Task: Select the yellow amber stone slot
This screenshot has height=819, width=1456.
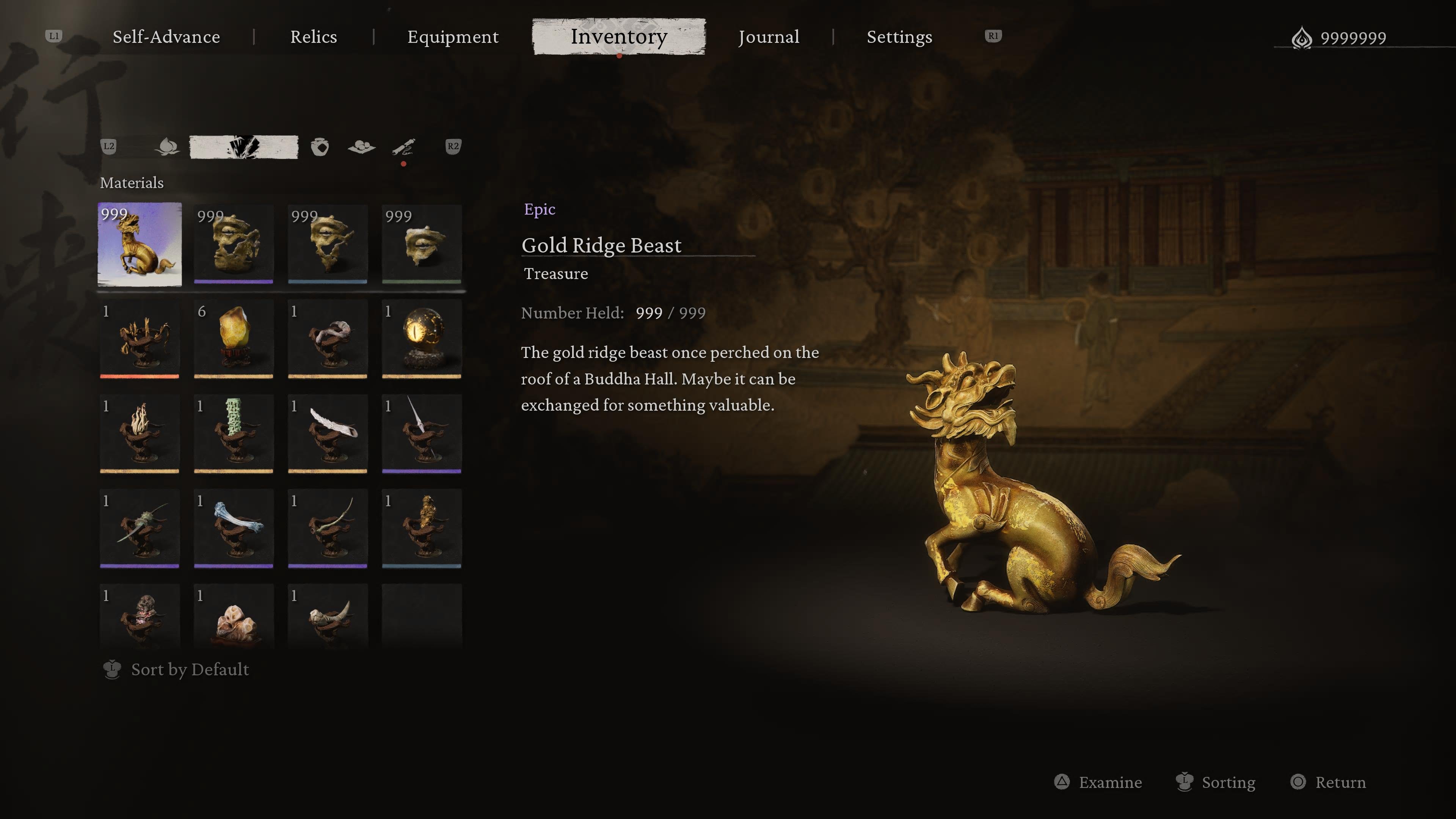Action: coord(234,339)
